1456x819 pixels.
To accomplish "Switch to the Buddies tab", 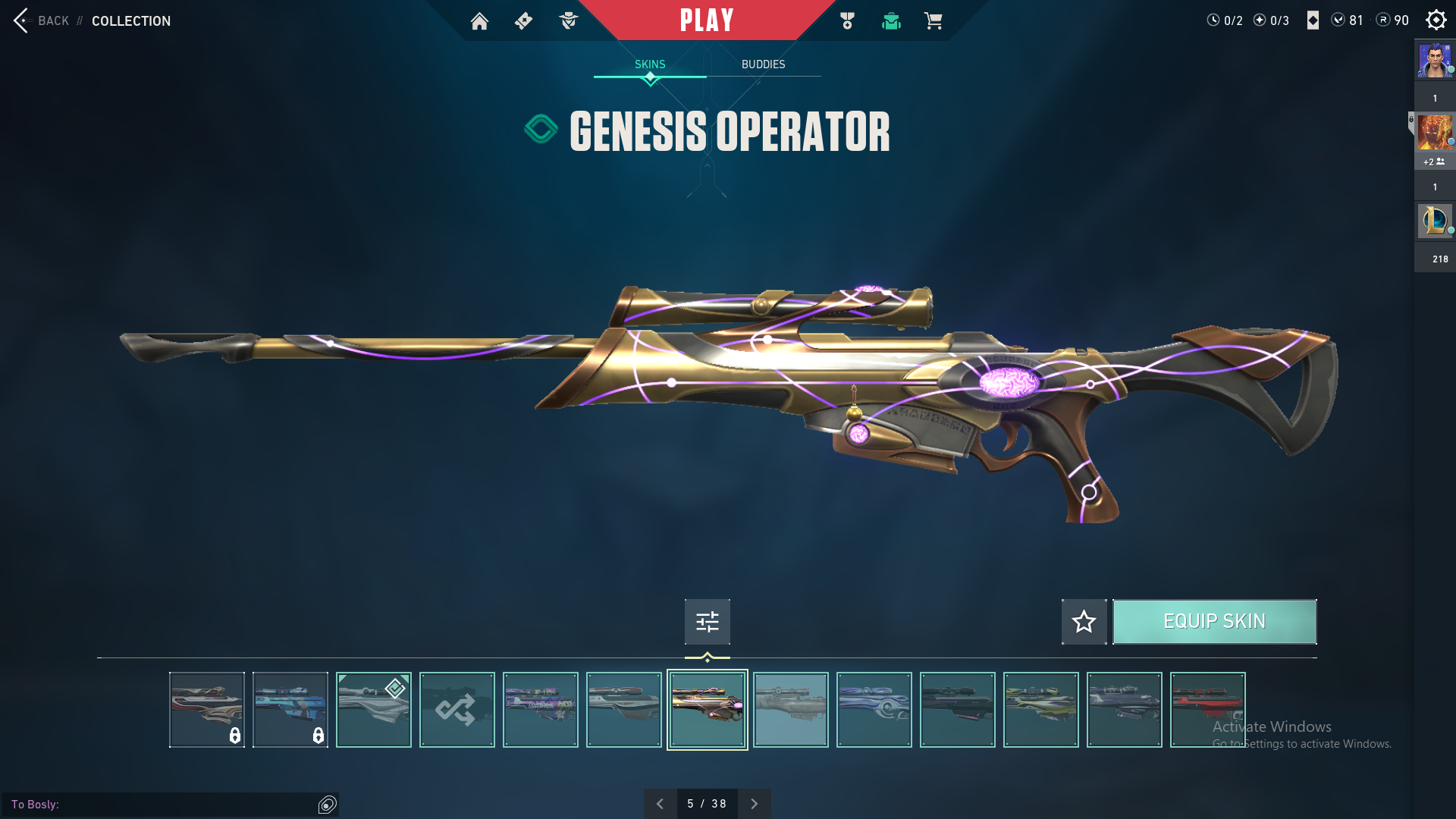I will (x=763, y=64).
